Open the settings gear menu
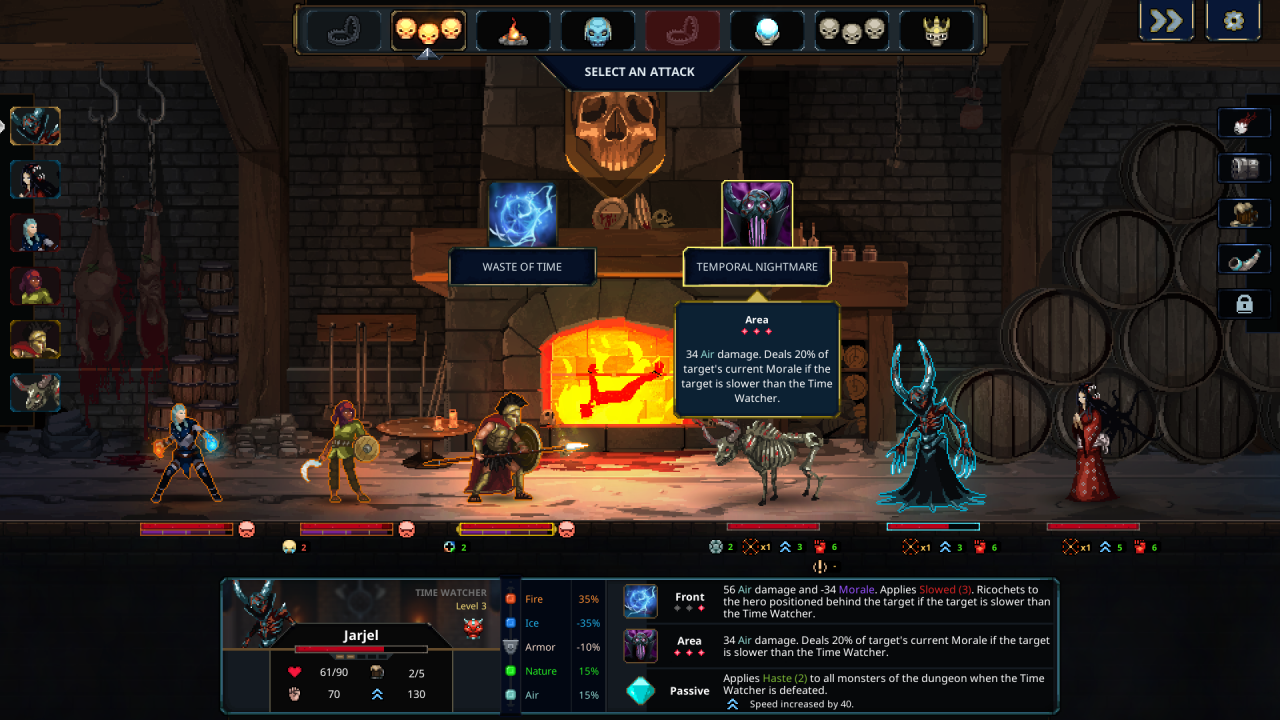1280x720 pixels. pos(1233,21)
